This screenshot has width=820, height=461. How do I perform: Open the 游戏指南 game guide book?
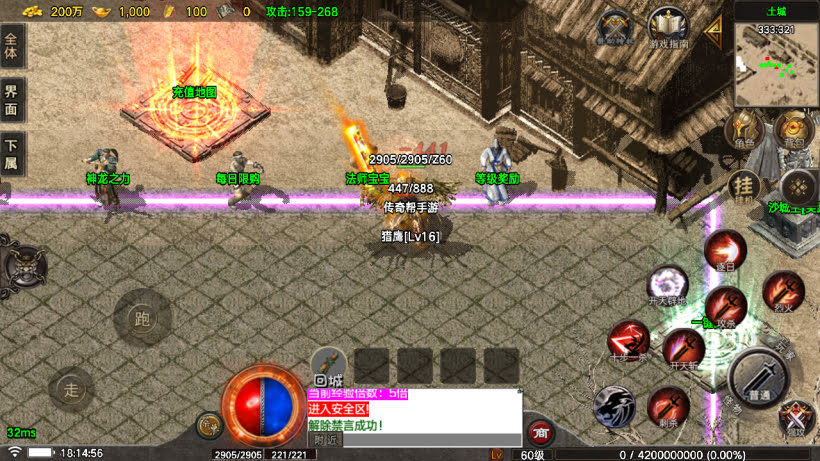[667, 28]
